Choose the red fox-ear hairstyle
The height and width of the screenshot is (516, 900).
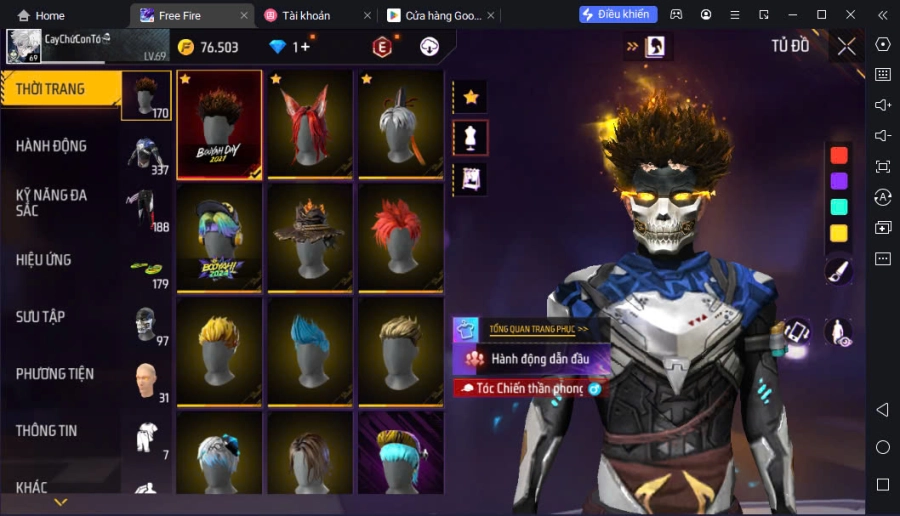(310, 125)
